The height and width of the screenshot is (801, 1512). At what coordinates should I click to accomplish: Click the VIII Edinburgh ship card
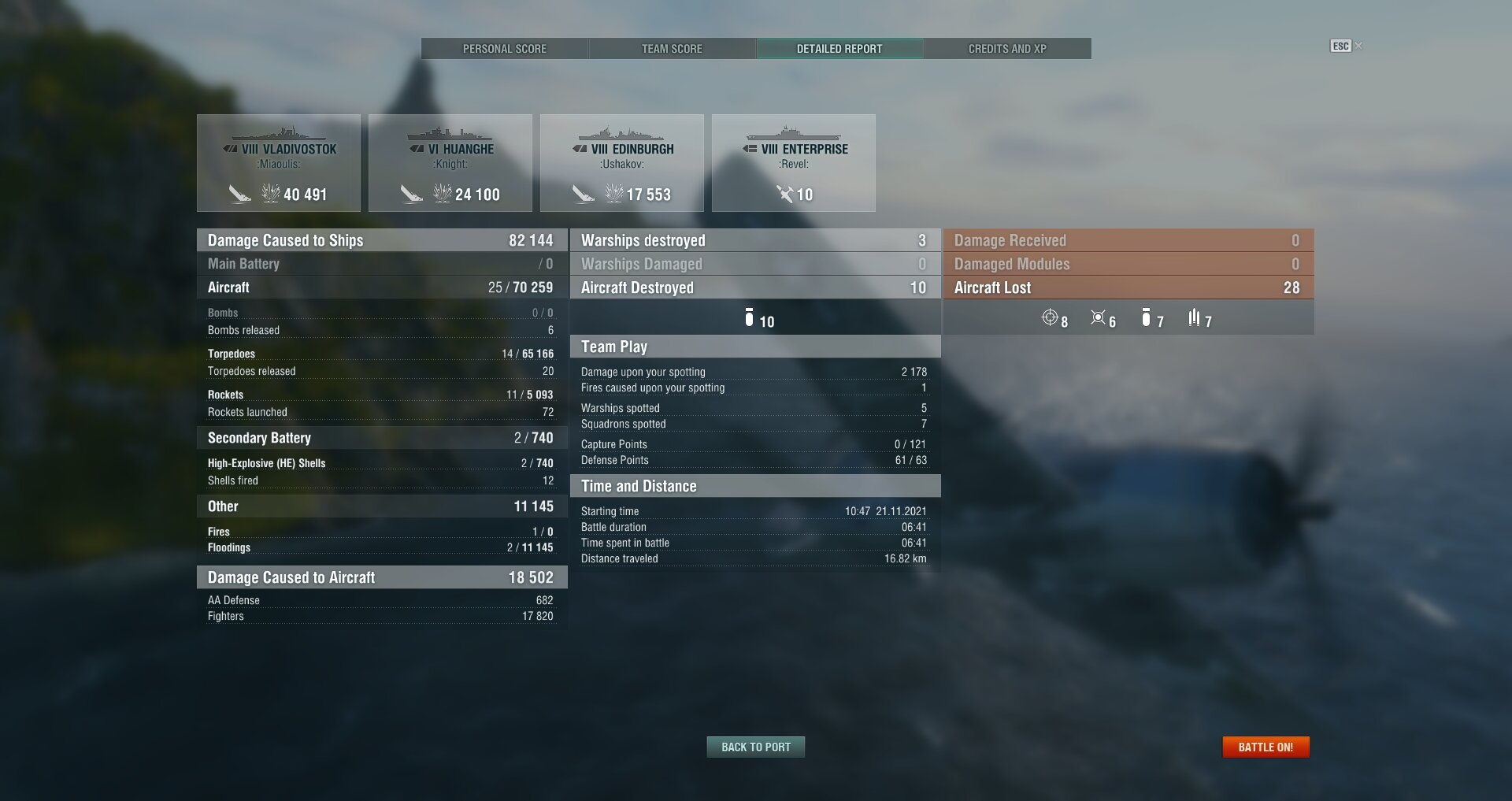[622, 163]
